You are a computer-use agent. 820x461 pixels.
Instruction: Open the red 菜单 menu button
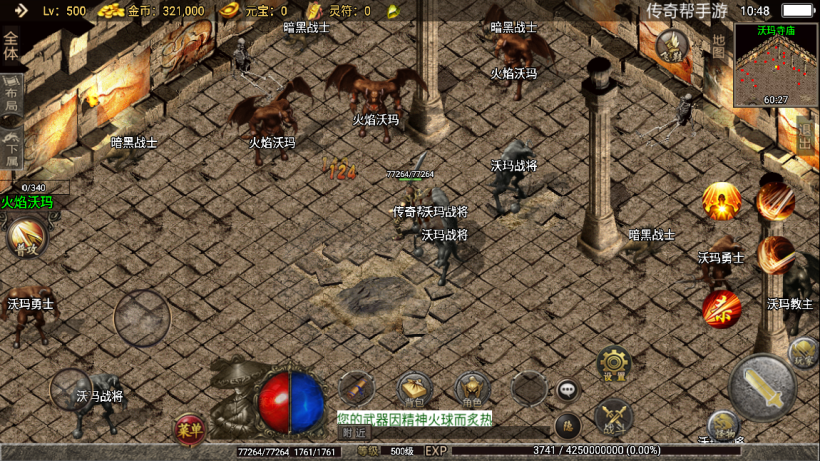tap(189, 430)
